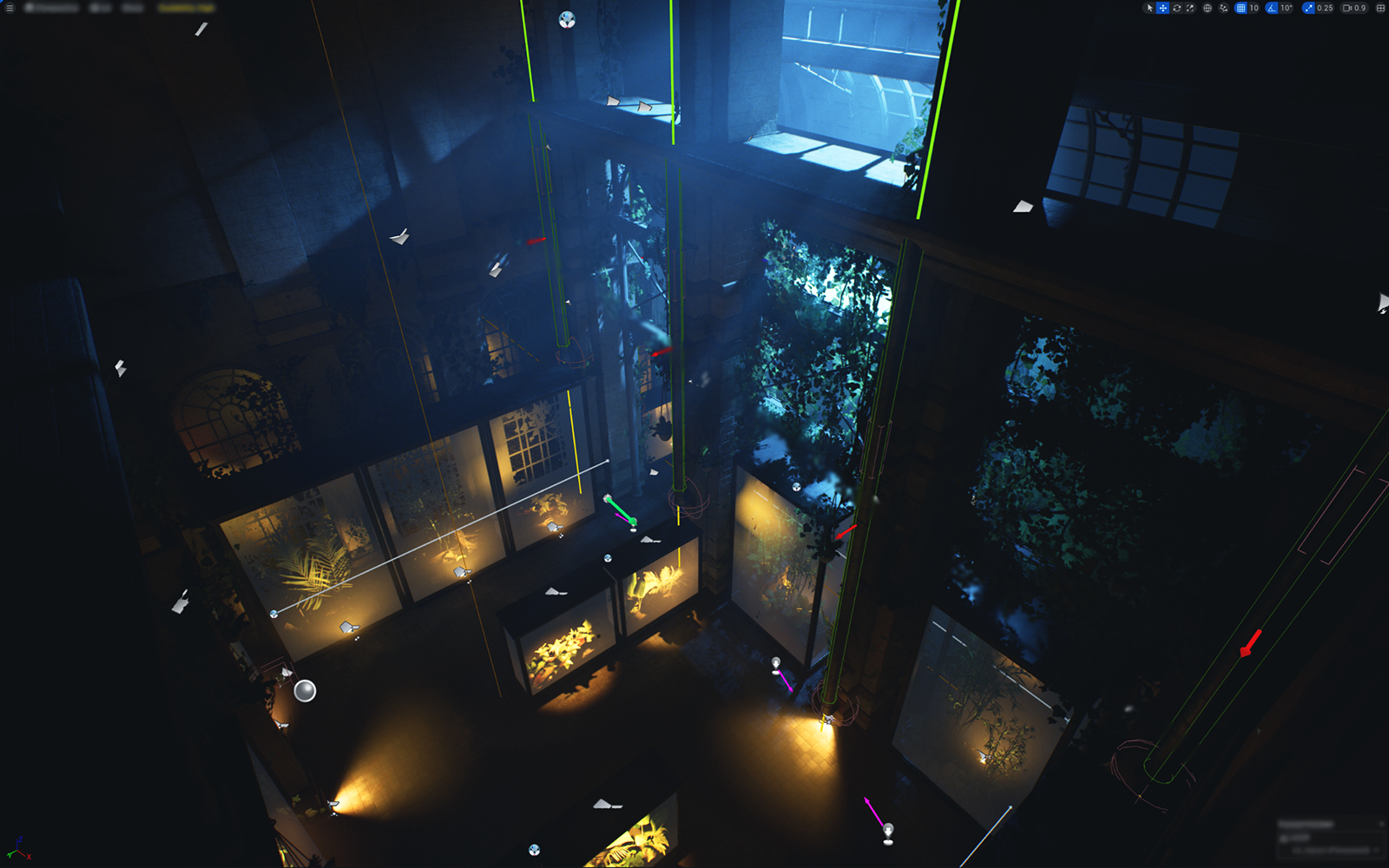This screenshot has width=1389, height=868.
Task: Toggle rotation snapping
Action: [x=1271, y=8]
